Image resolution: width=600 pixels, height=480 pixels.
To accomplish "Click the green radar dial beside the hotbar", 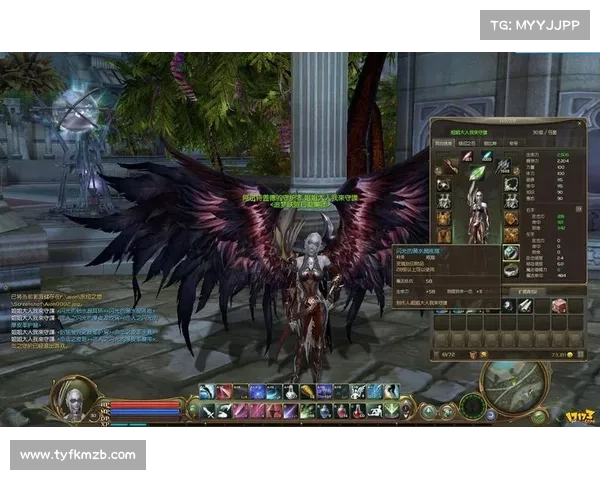I will tap(472, 407).
